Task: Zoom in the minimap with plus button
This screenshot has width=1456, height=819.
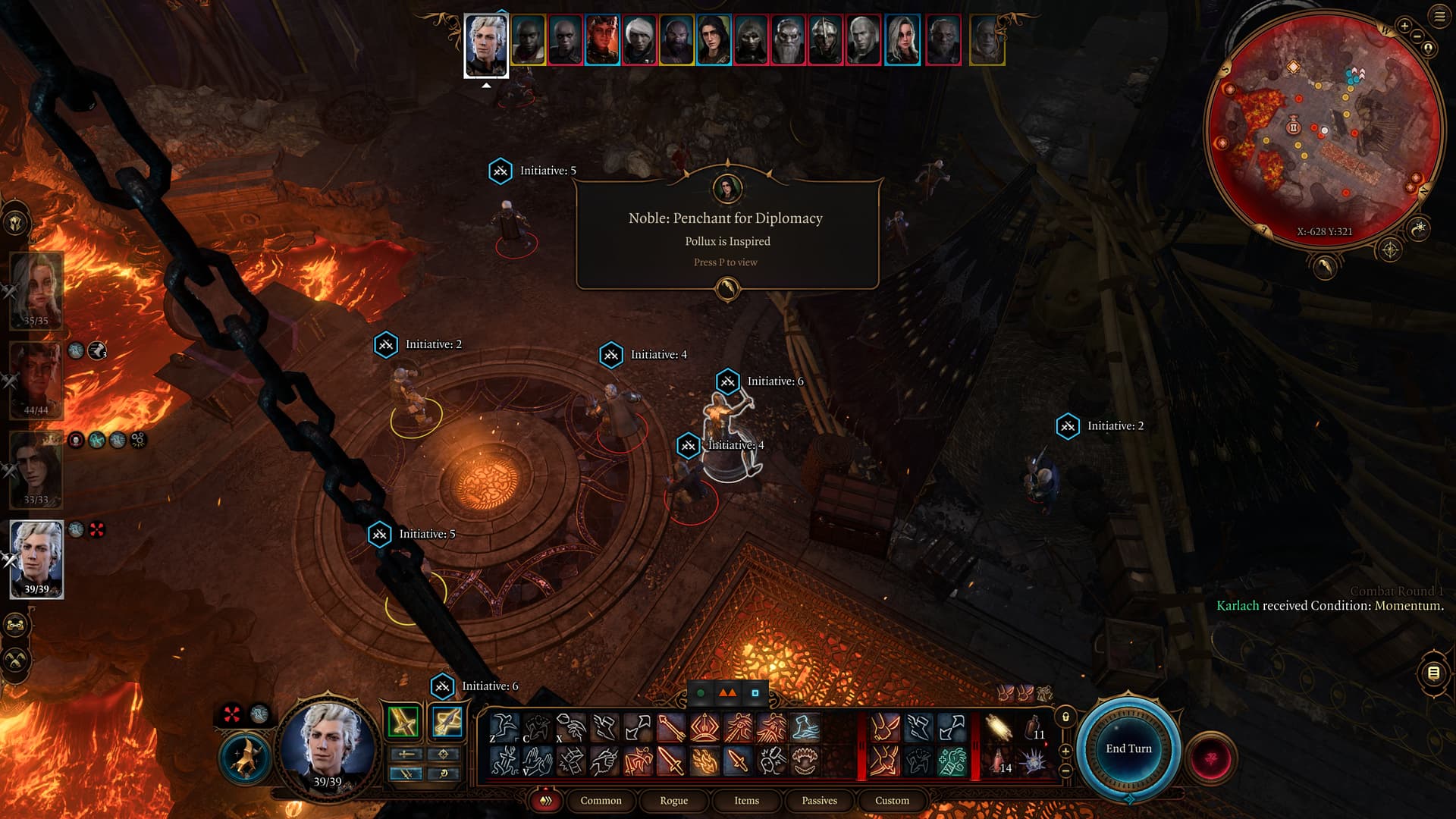Action: click(x=1404, y=26)
